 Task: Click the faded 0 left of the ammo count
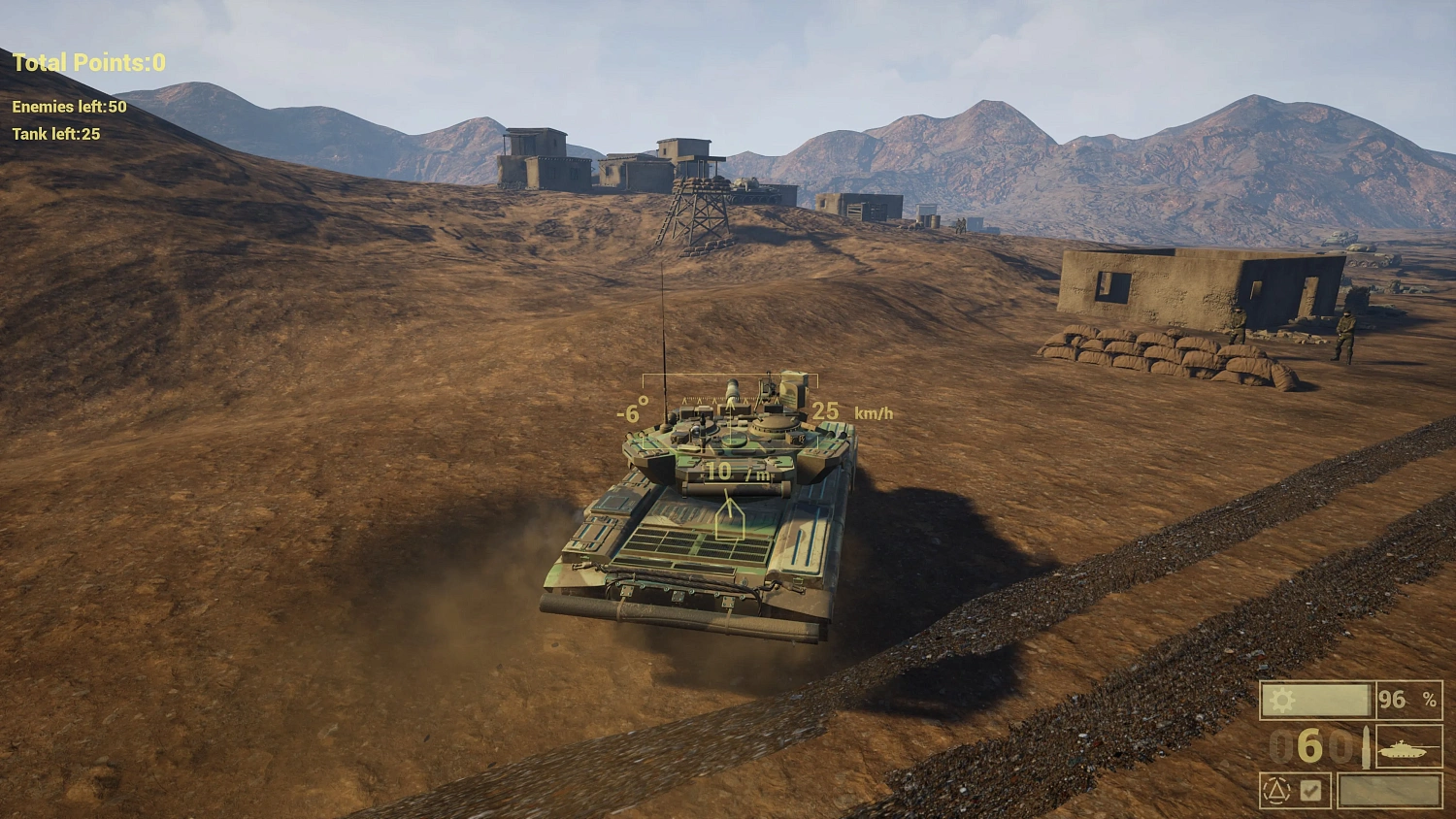click(1279, 747)
